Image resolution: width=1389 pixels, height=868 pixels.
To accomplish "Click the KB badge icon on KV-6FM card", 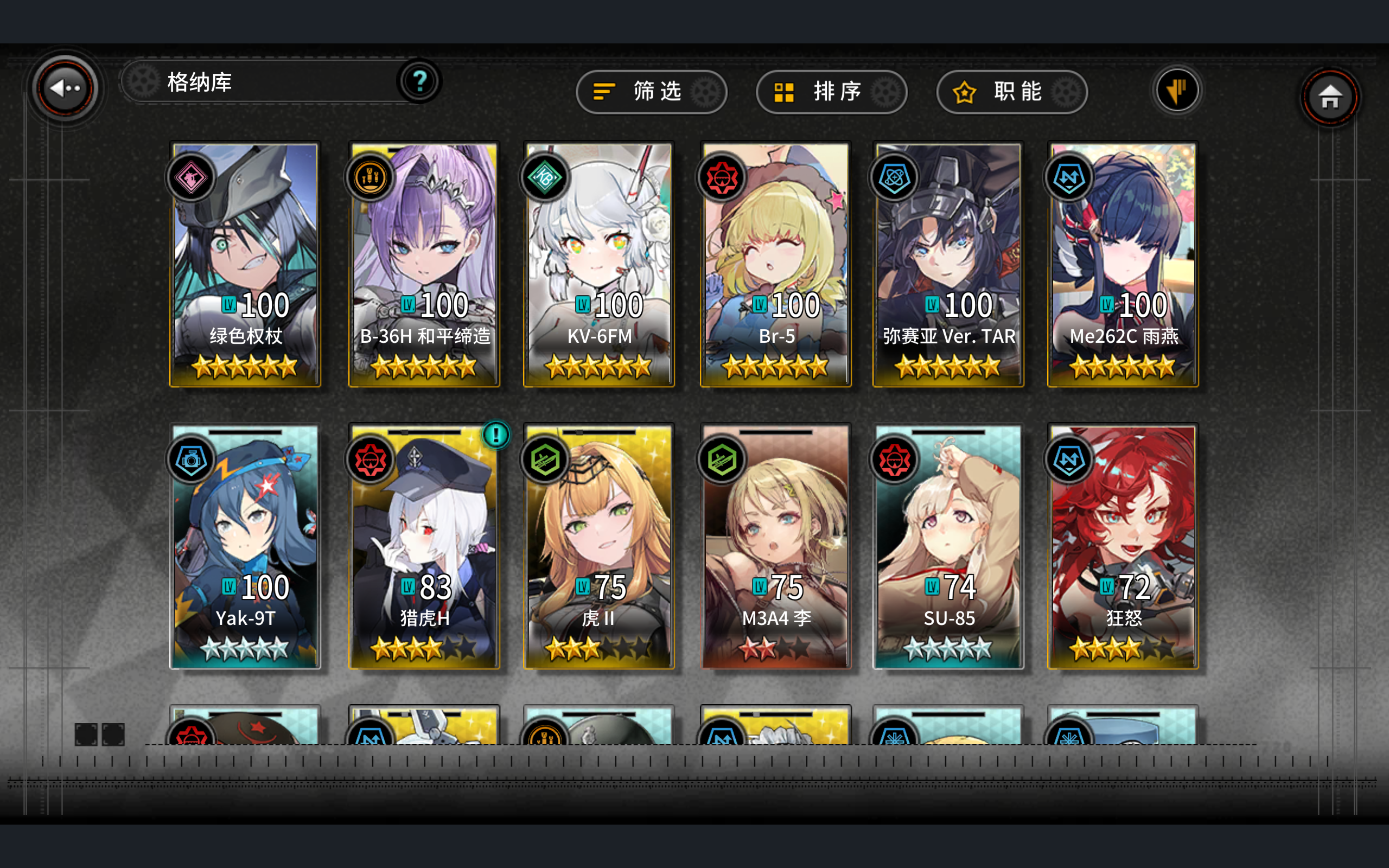I will pyautogui.click(x=545, y=178).
